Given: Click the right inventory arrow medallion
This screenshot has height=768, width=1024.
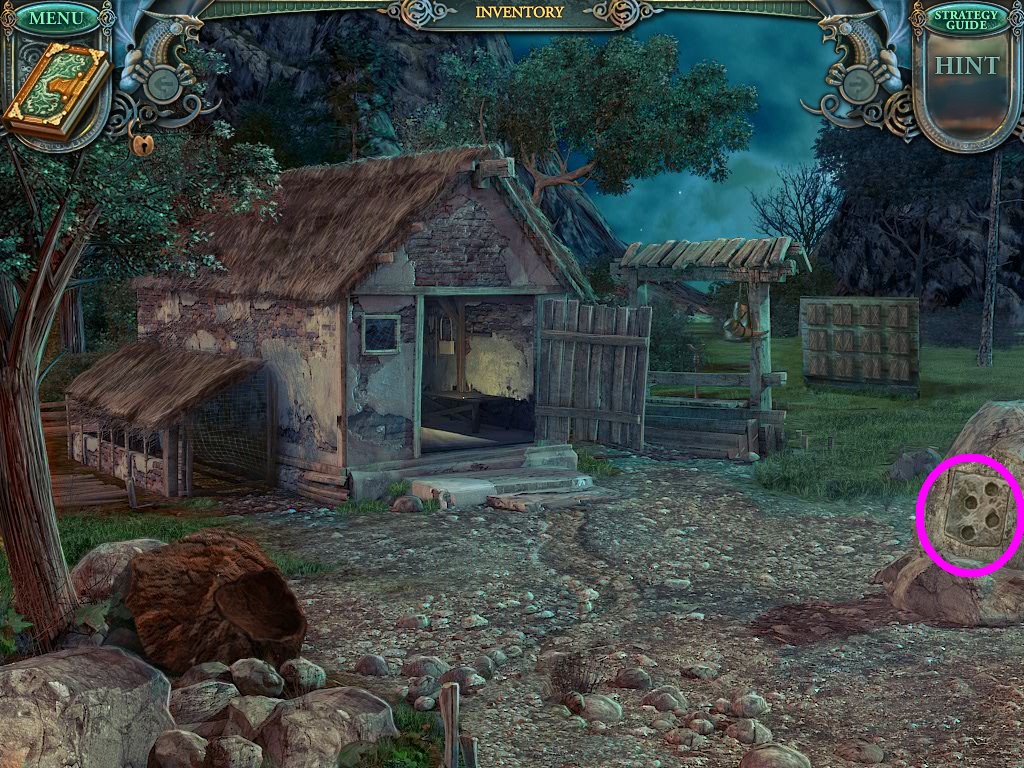Looking at the screenshot, I should [x=860, y=84].
